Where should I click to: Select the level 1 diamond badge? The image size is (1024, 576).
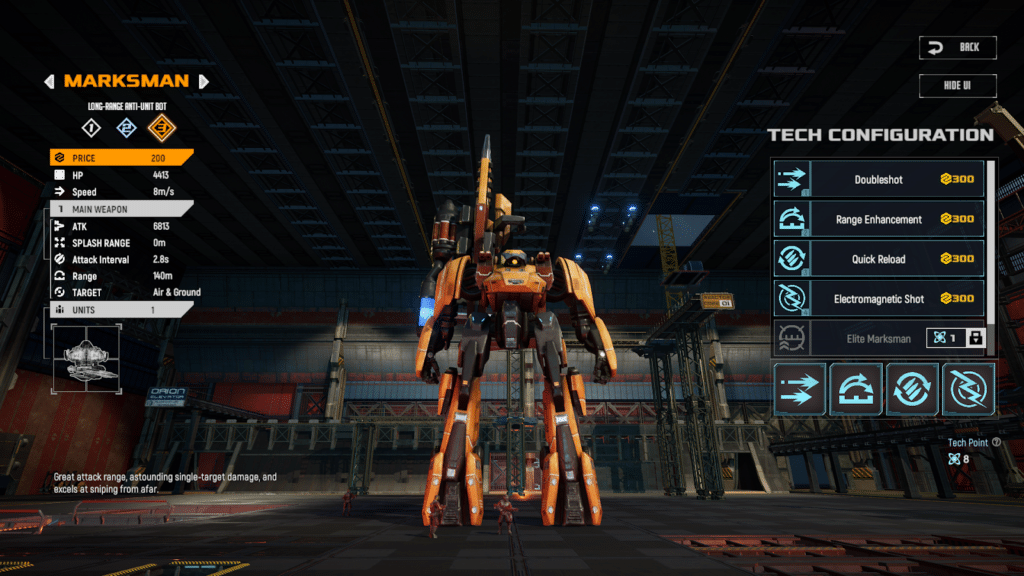click(91, 127)
